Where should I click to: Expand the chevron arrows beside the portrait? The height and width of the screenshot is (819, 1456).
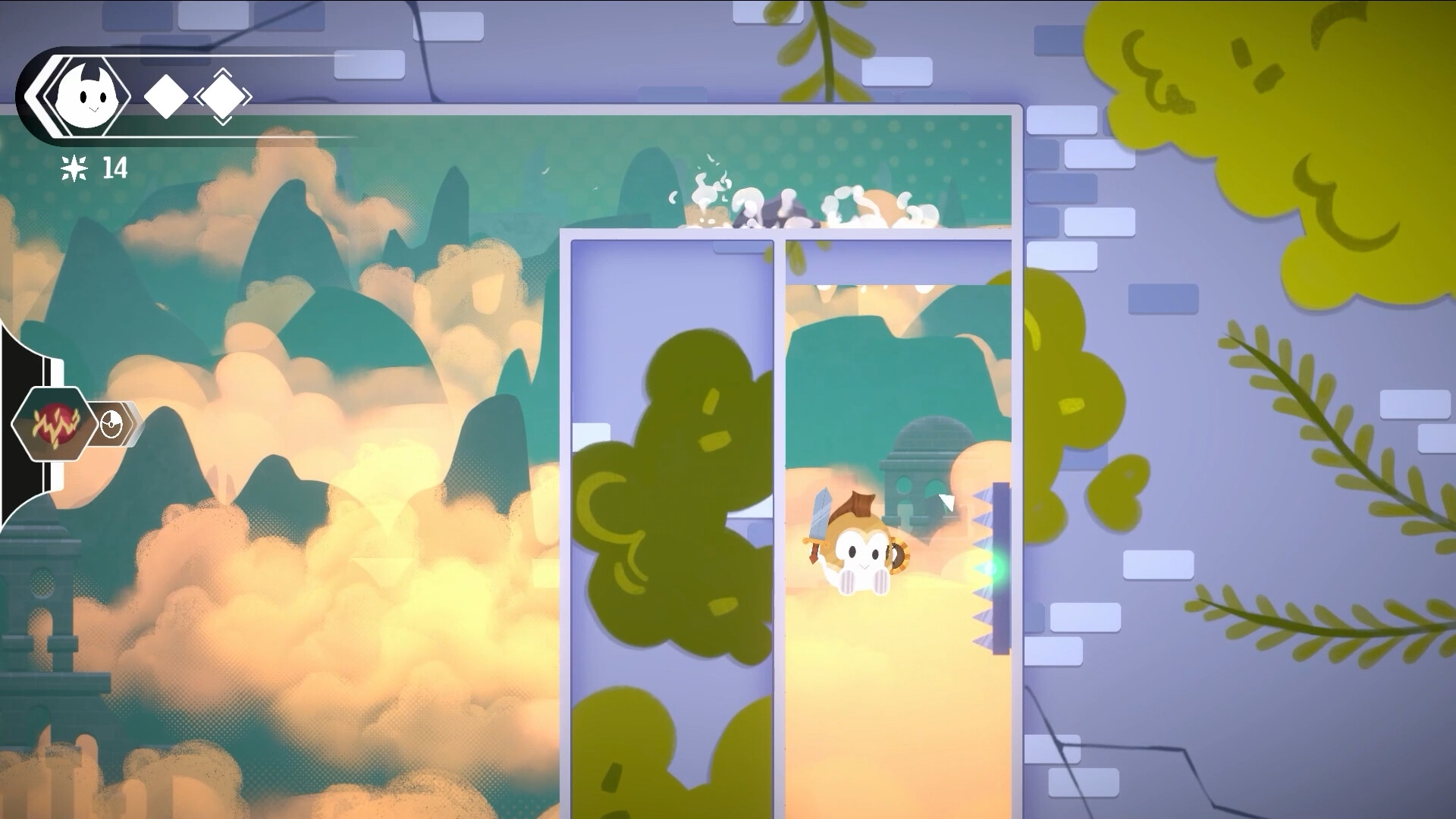[36, 96]
